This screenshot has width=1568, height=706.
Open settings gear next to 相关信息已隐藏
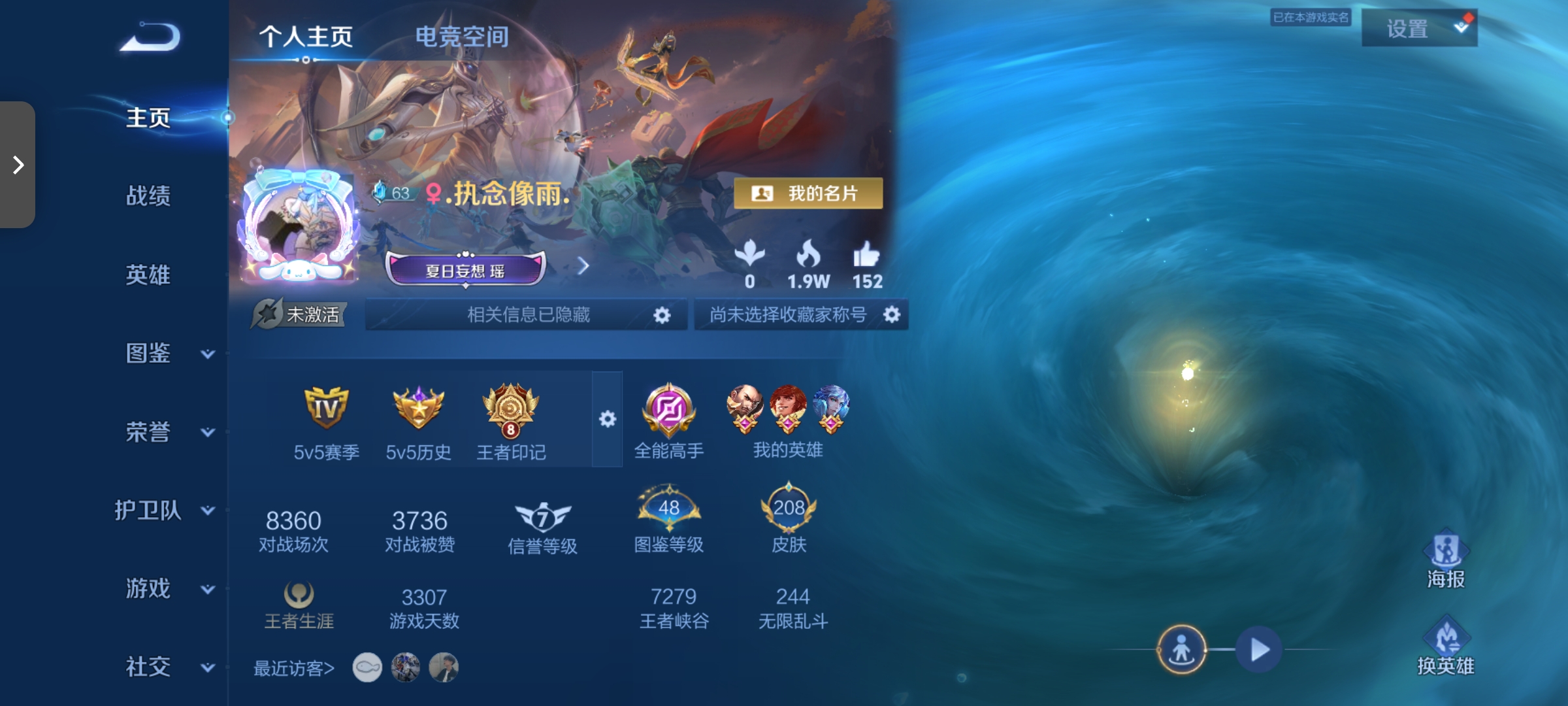click(x=662, y=314)
